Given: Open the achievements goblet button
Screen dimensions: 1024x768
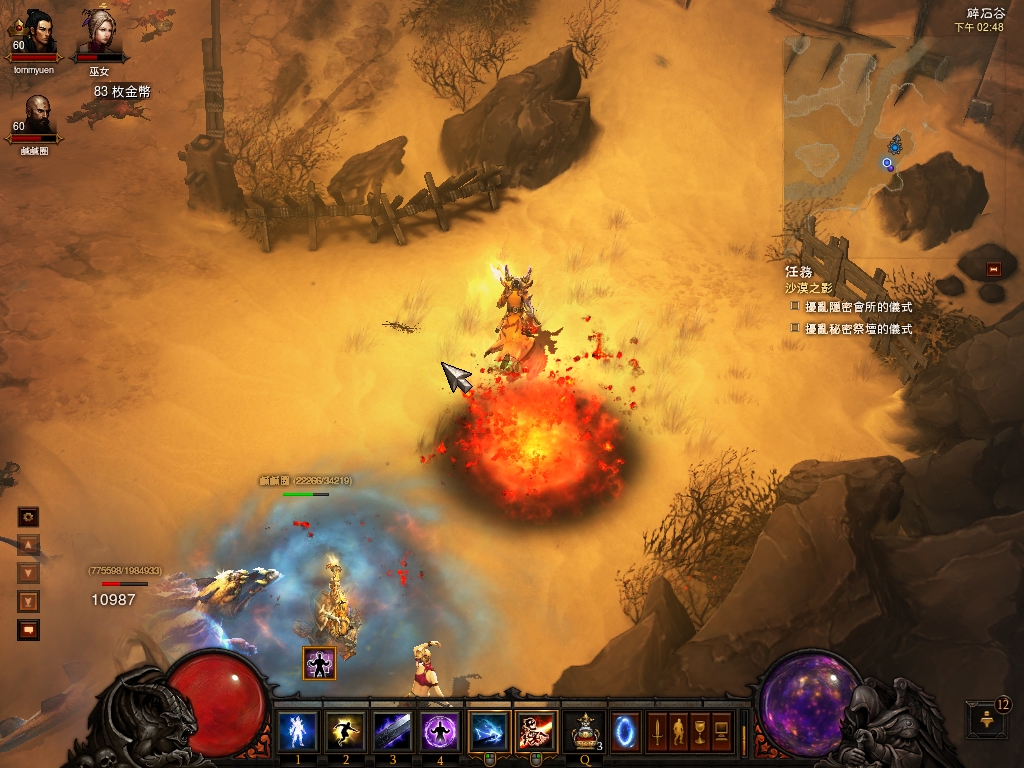Looking at the screenshot, I should point(699,731).
